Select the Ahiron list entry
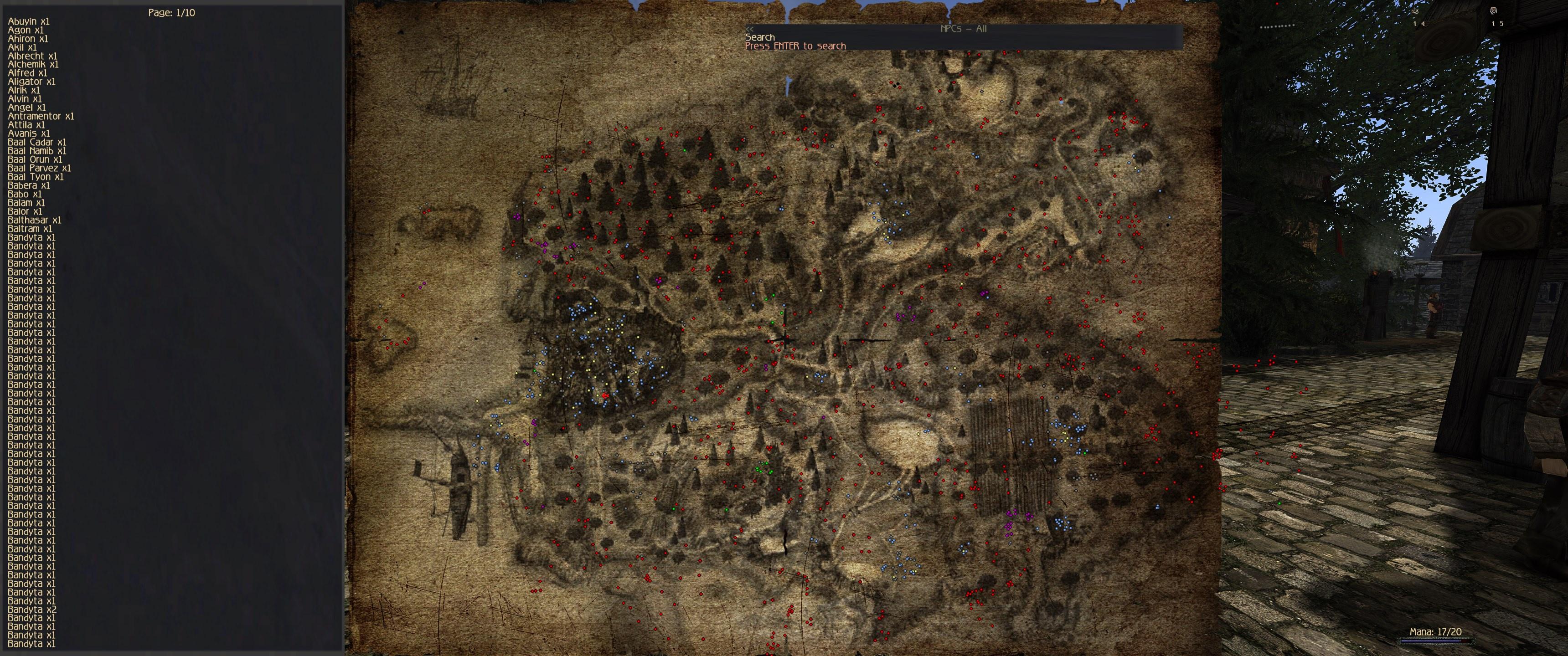 point(28,38)
